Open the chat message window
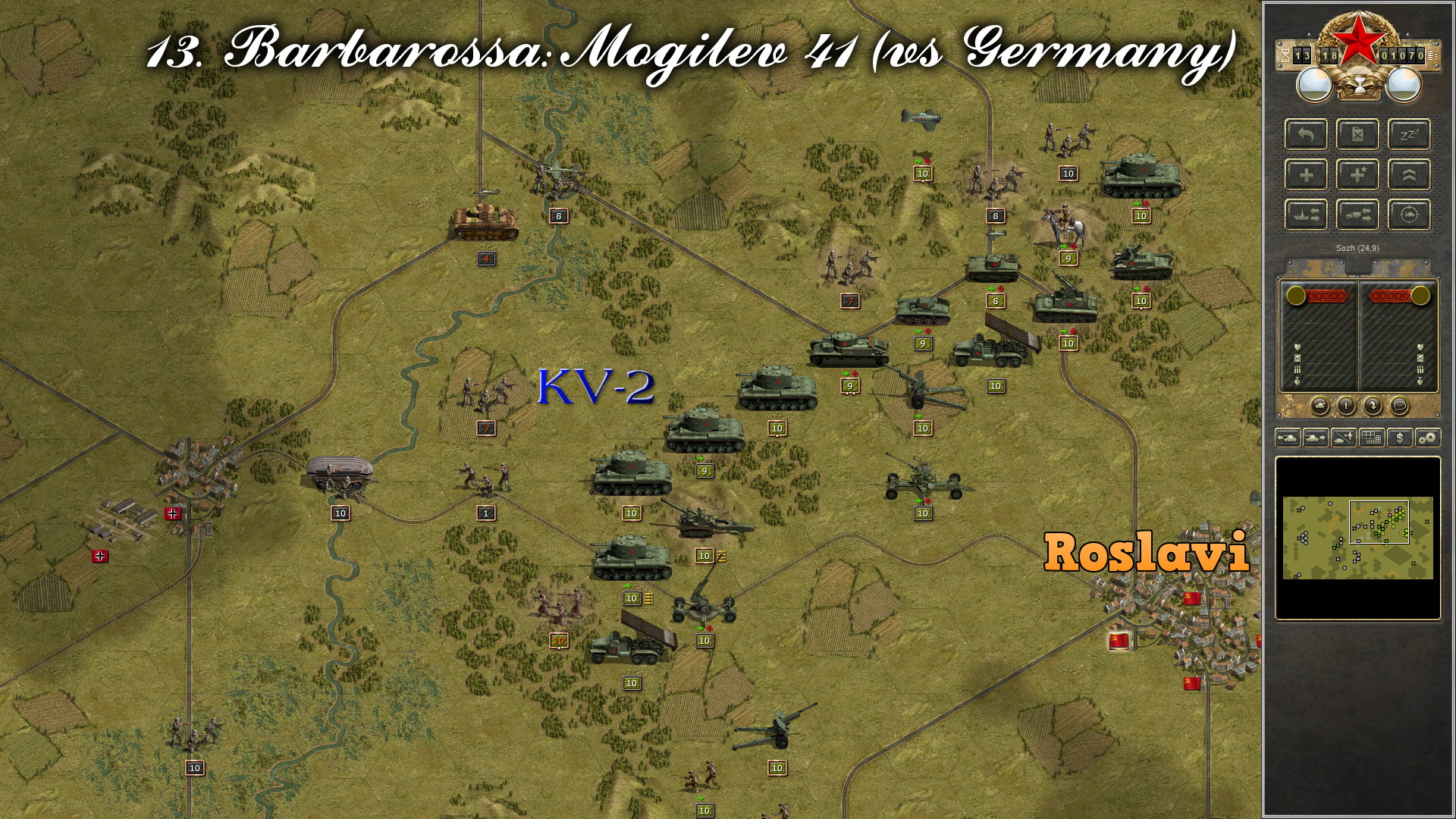The image size is (1456, 819). point(1399,406)
